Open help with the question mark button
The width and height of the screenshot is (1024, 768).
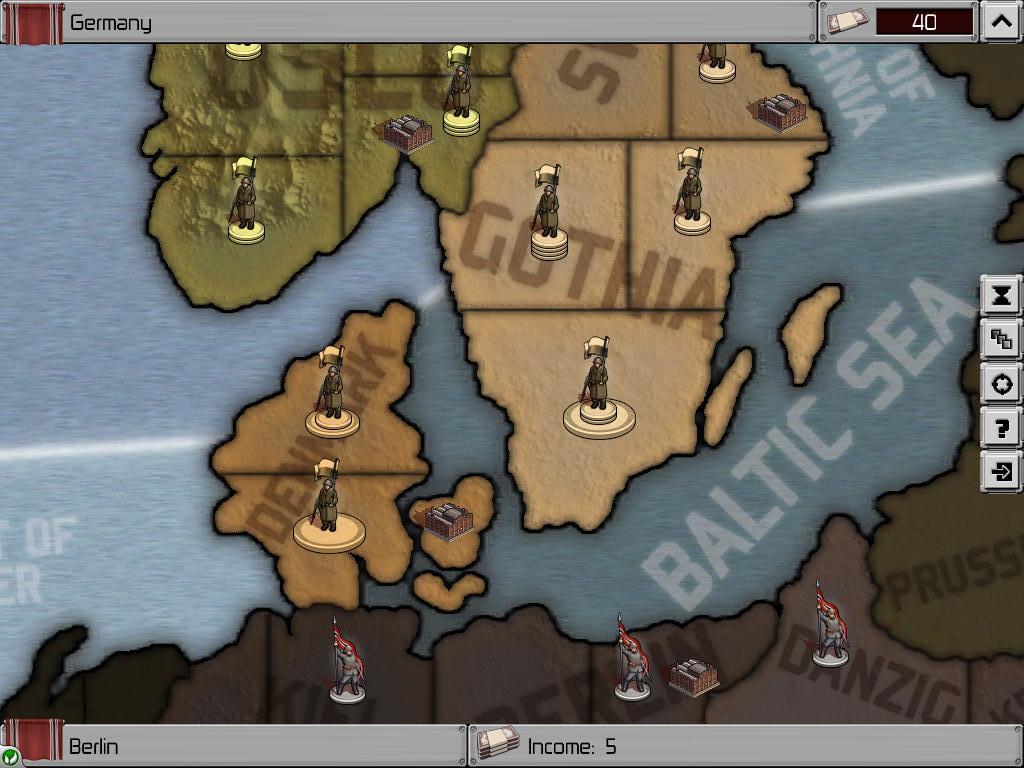click(x=1001, y=428)
